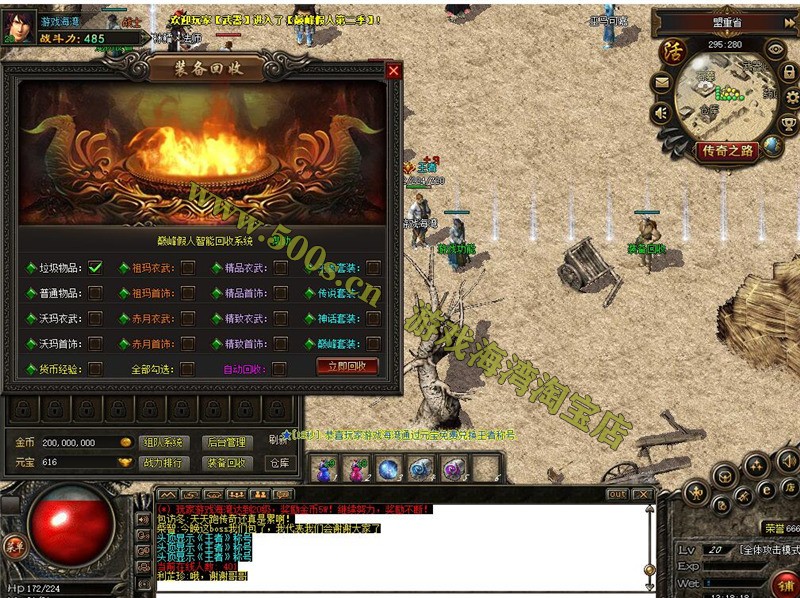
Task: Show the 战力排行 power ranking
Action: pos(163,463)
